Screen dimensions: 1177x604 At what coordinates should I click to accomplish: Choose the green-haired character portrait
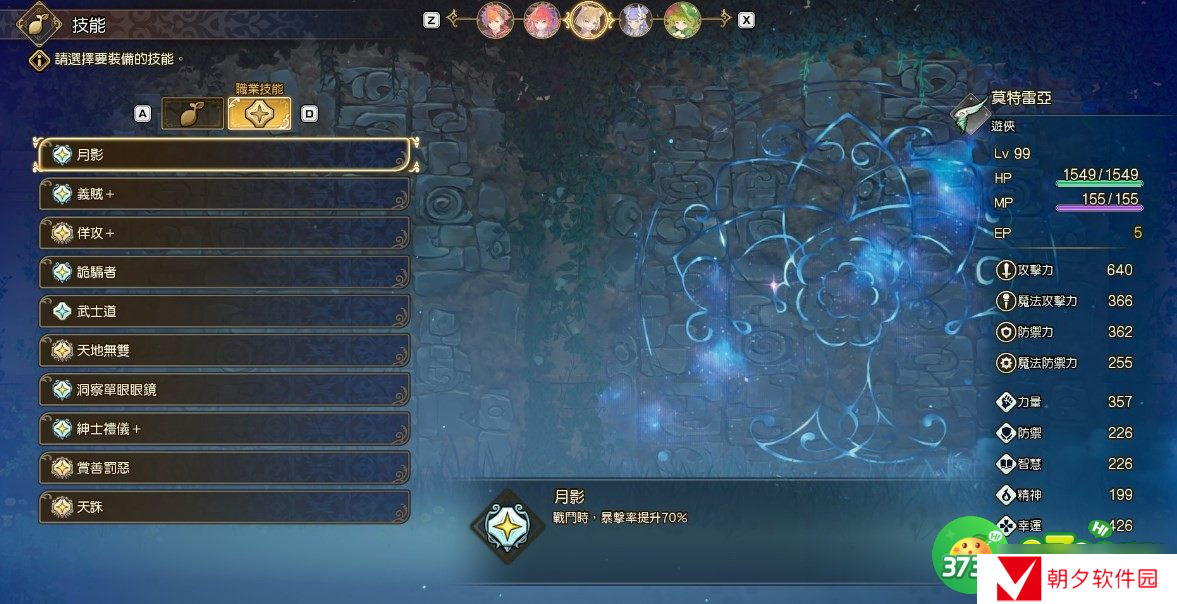tap(683, 19)
